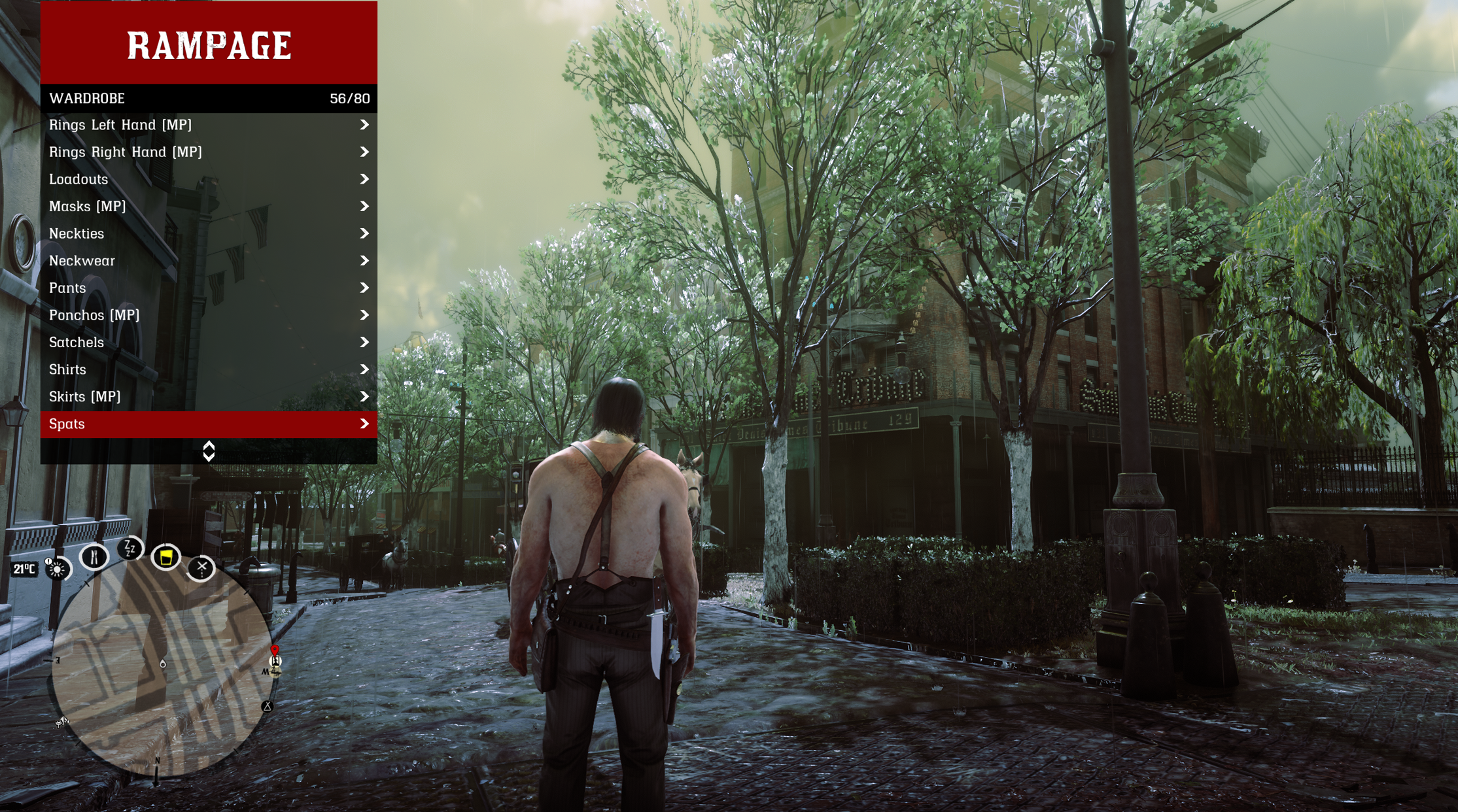Open the Shirts wardrobe submenu
This screenshot has height=812, width=1458.
tap(208, 369)
